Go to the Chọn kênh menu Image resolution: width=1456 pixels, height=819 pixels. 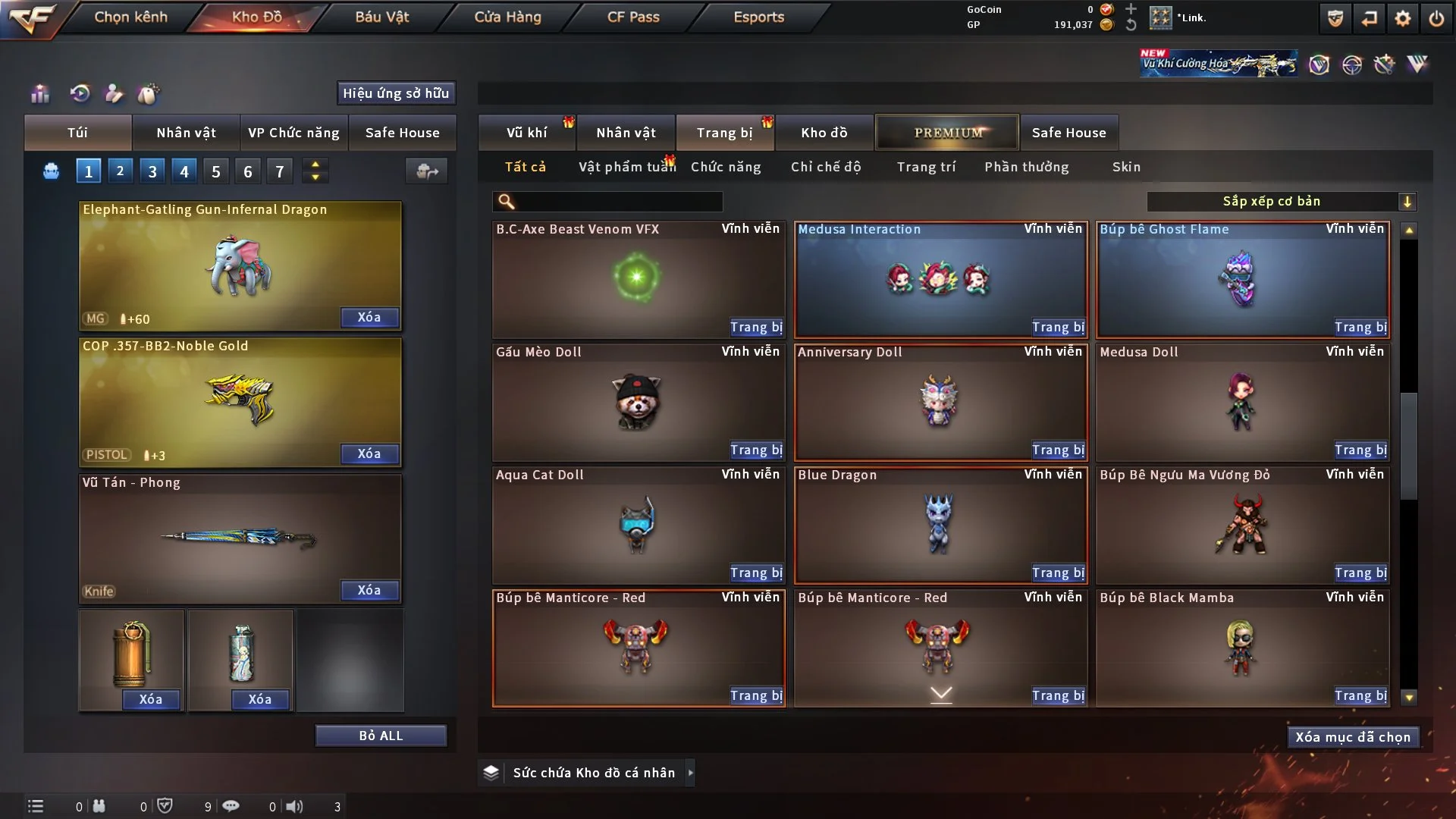pos(130,17)
